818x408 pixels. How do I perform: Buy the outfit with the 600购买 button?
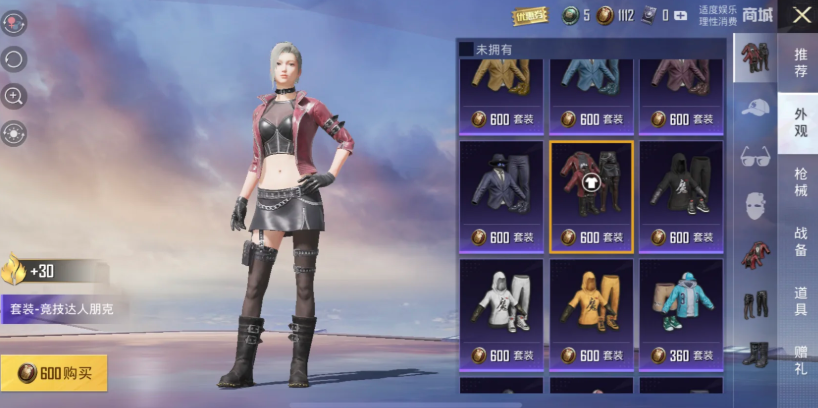54,373
